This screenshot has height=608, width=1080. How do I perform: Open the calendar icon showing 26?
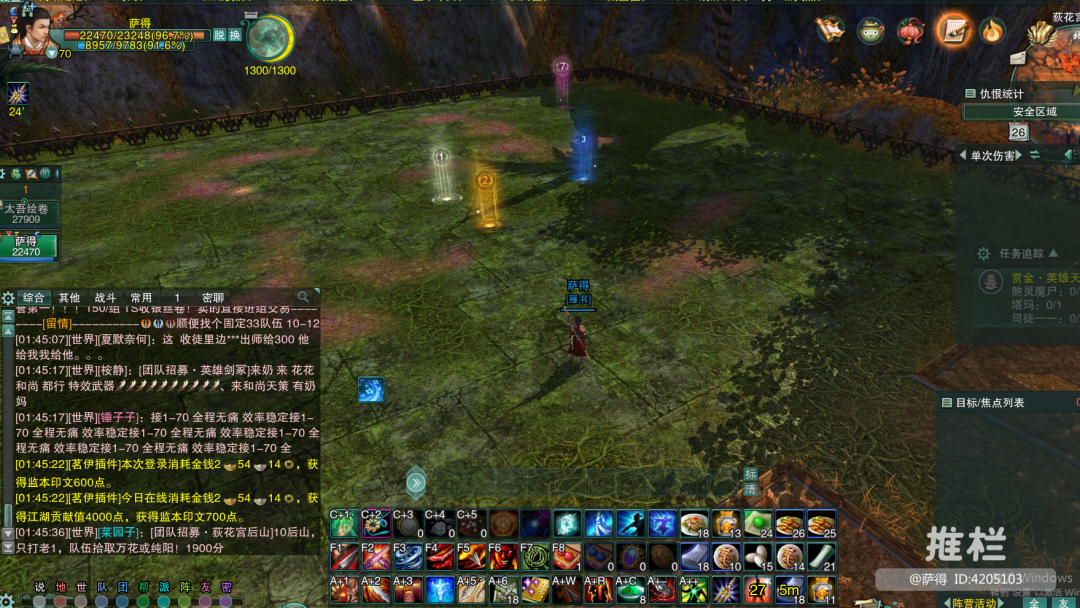[1018, 132]
